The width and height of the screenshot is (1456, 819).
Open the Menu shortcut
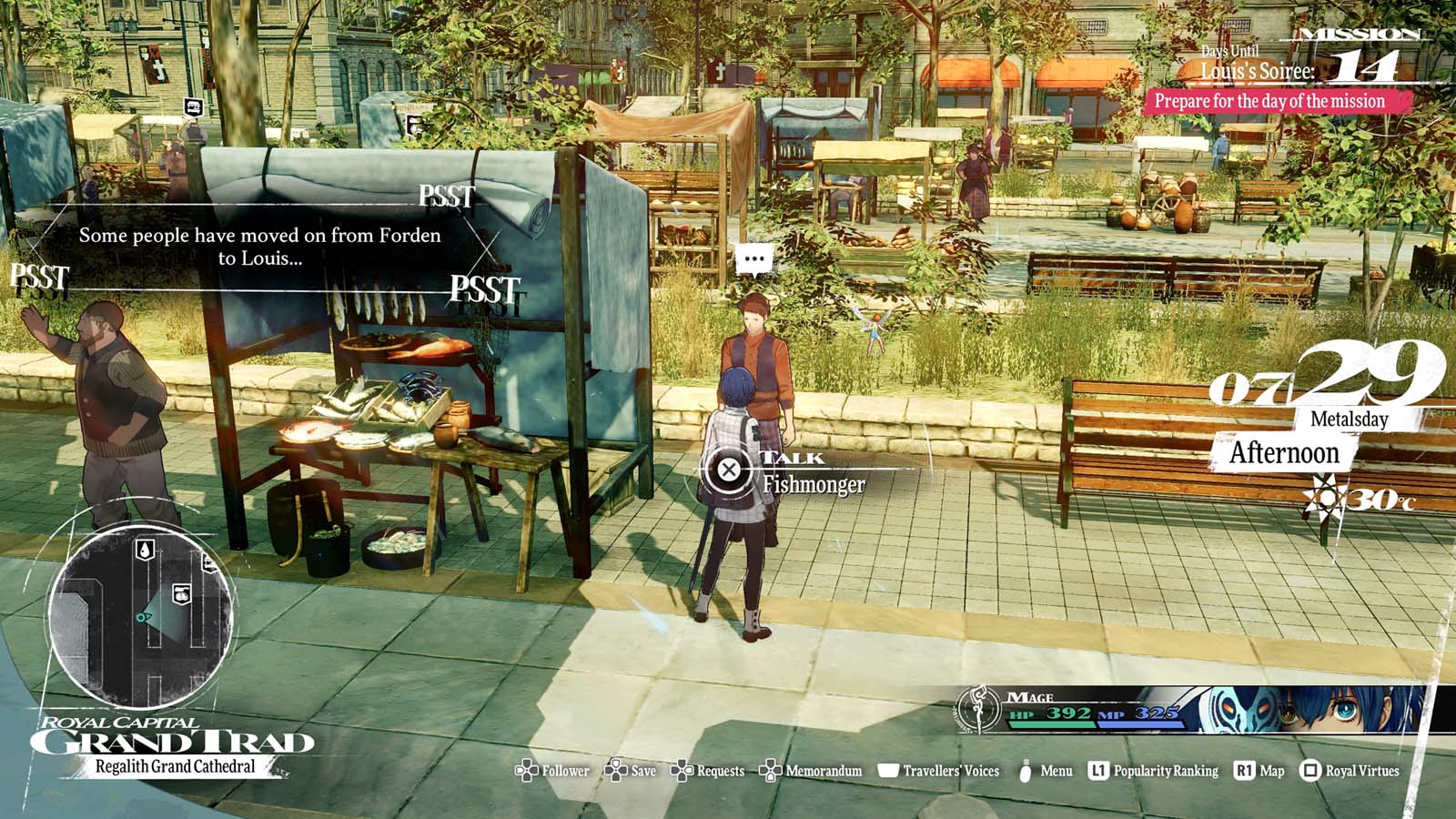pos(1045,771)
